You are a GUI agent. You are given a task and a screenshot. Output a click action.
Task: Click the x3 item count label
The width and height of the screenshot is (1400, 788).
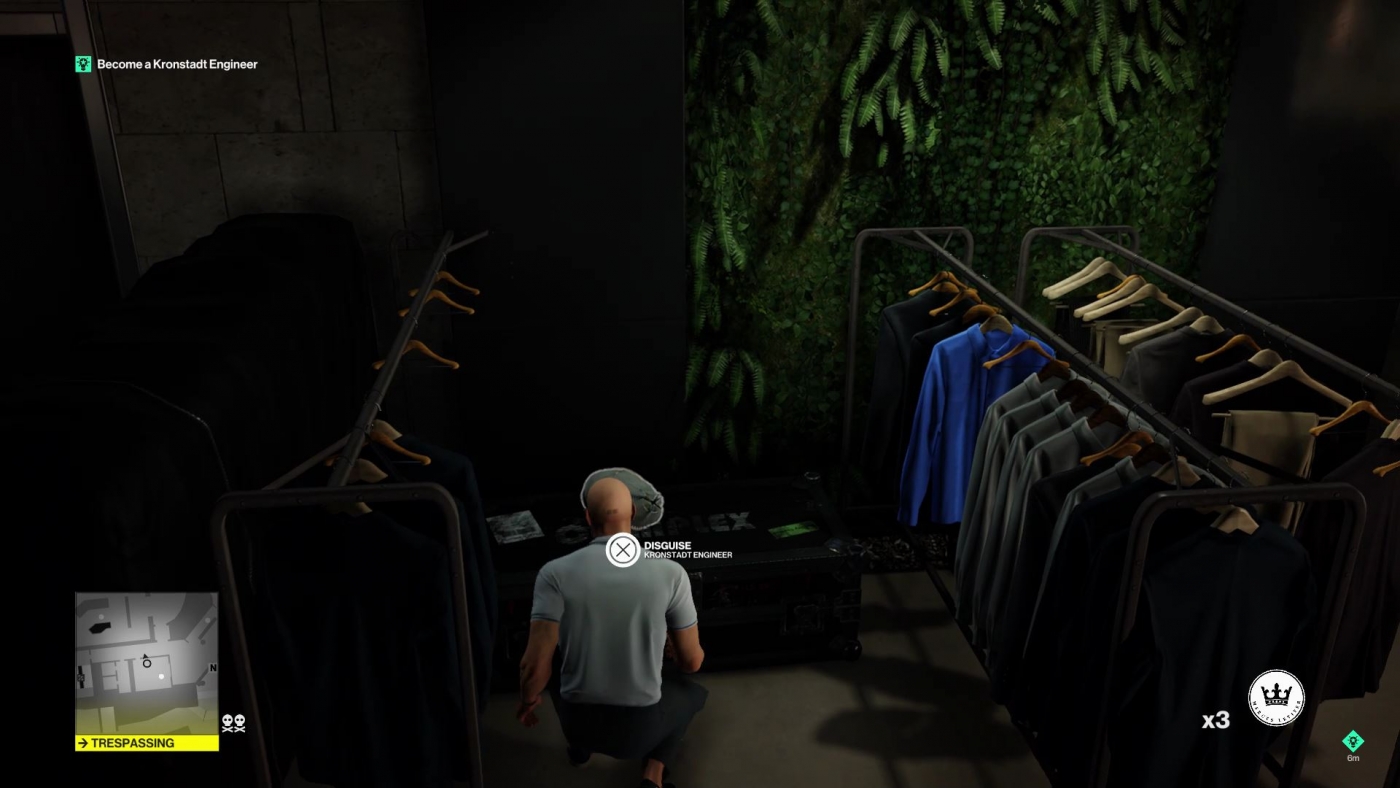pos(1214,719)
